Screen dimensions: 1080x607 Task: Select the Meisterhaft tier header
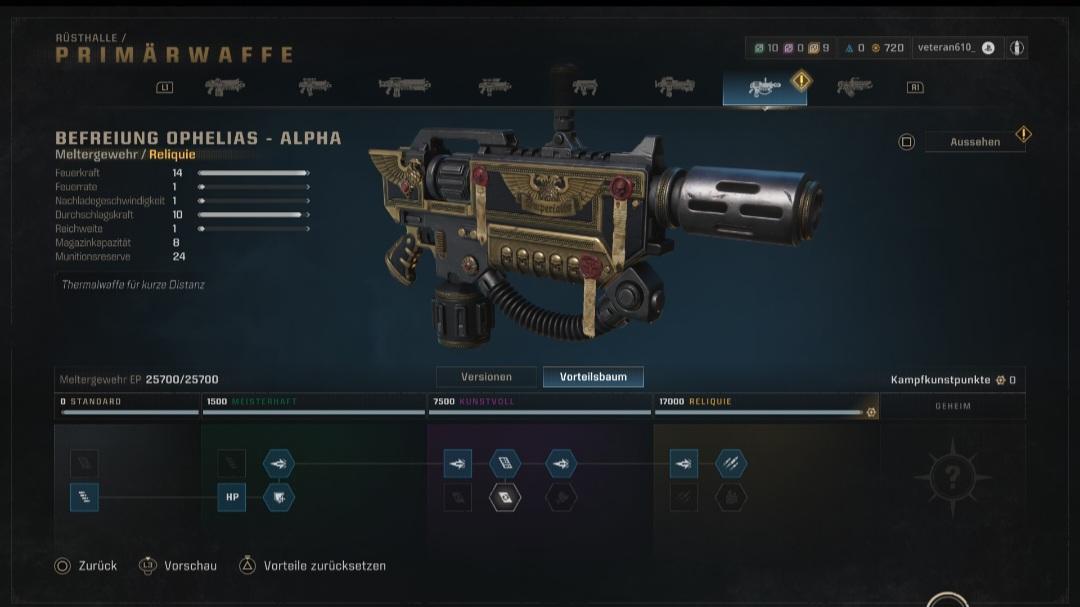[313, 402]
